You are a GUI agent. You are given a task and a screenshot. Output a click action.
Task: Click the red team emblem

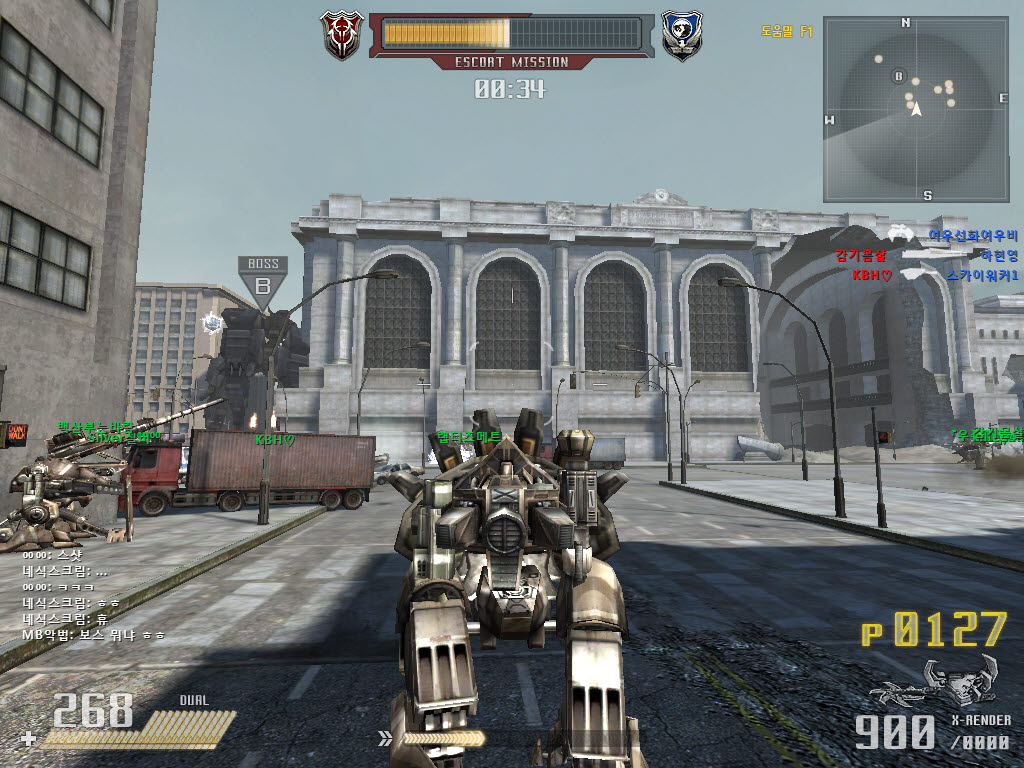click(341, 34)
